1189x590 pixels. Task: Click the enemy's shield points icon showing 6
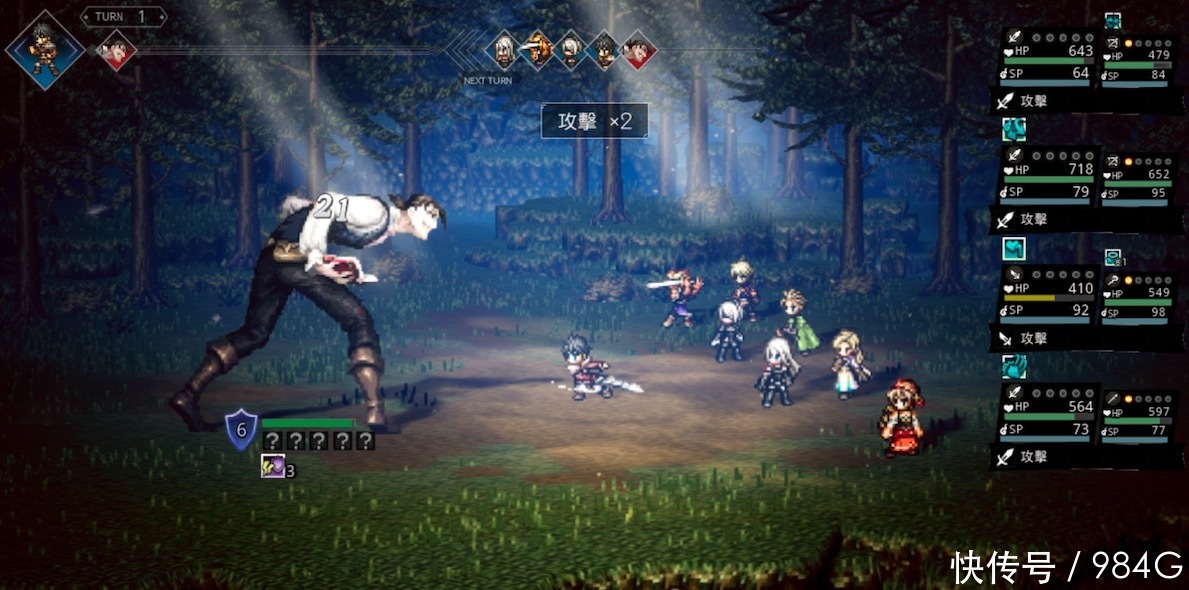pyautogui.click(x=241, y=430)
